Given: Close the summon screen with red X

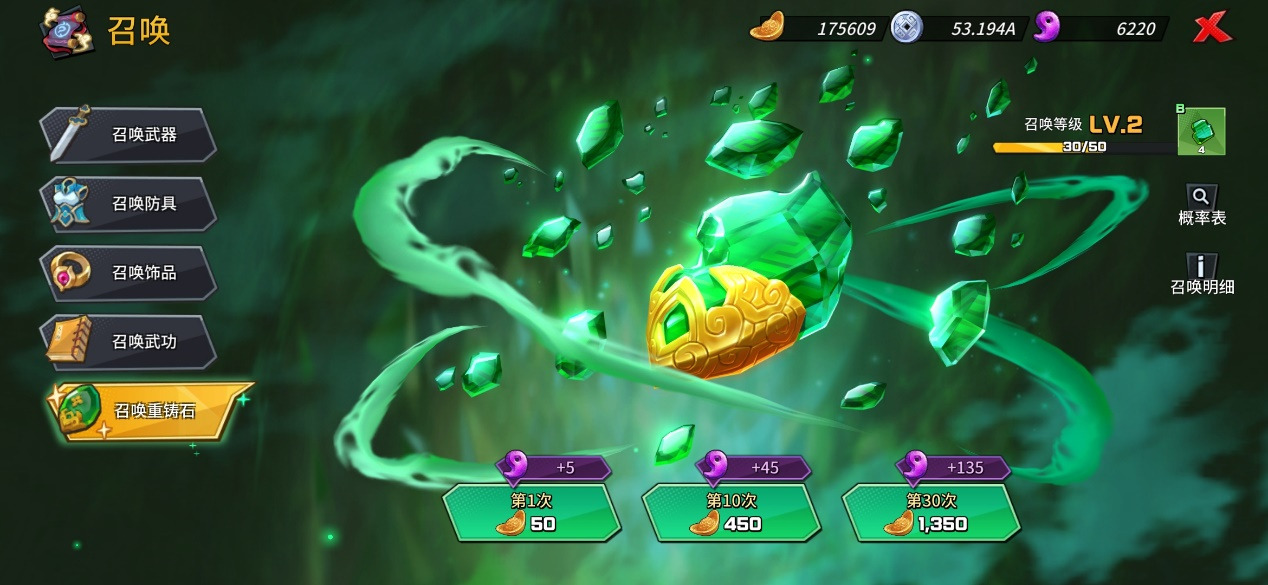Looking at the screenshot, I should point(1212,29).
